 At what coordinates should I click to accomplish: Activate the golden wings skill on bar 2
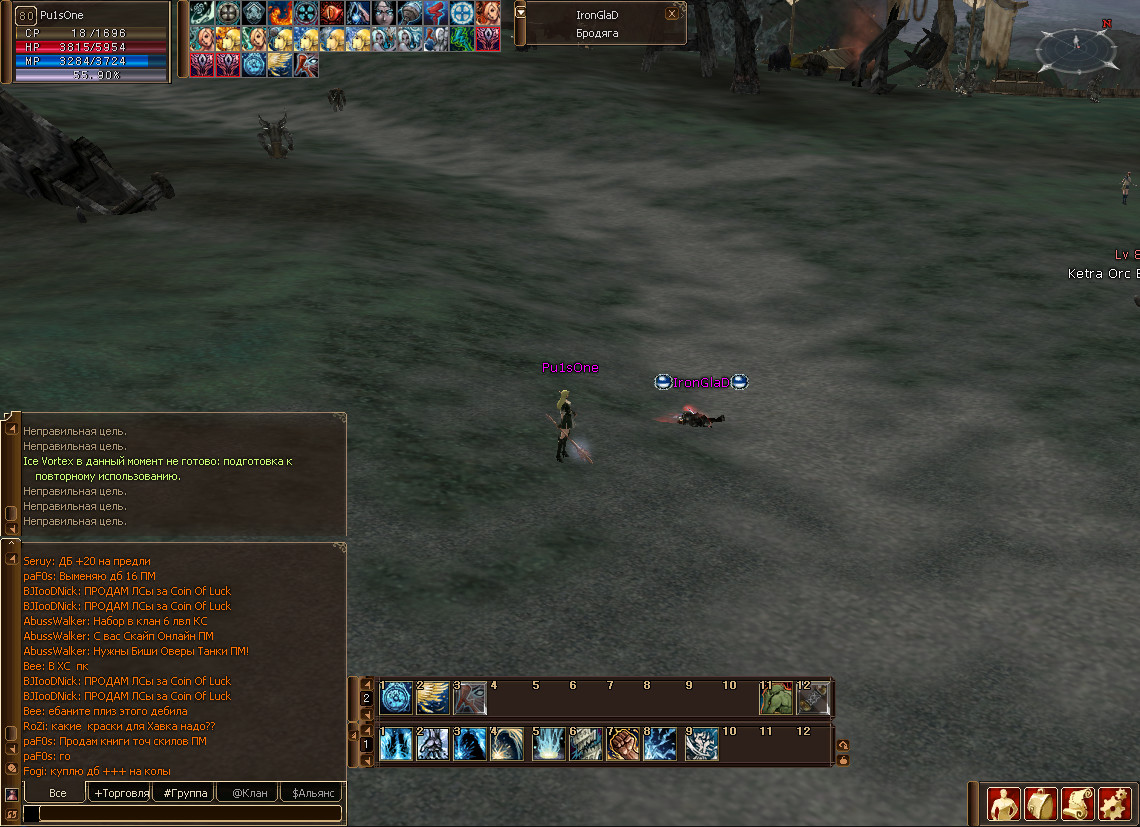pyautogui.click(x=433, y=698)
